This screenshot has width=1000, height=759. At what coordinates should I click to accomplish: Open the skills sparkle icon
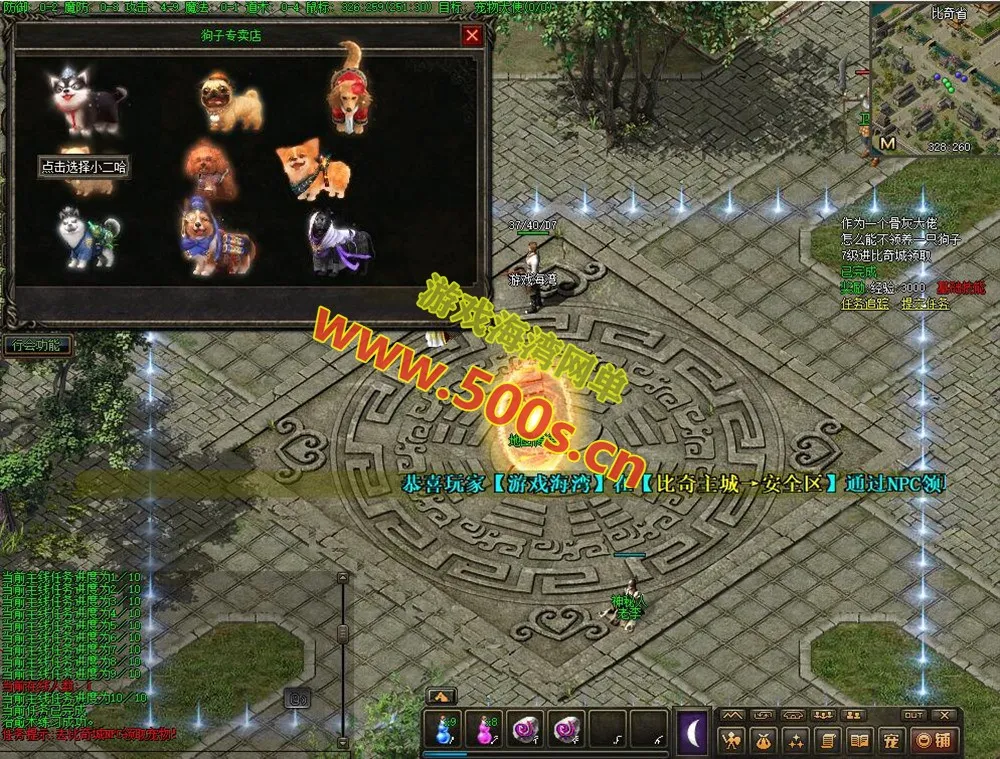pos(796,741)
